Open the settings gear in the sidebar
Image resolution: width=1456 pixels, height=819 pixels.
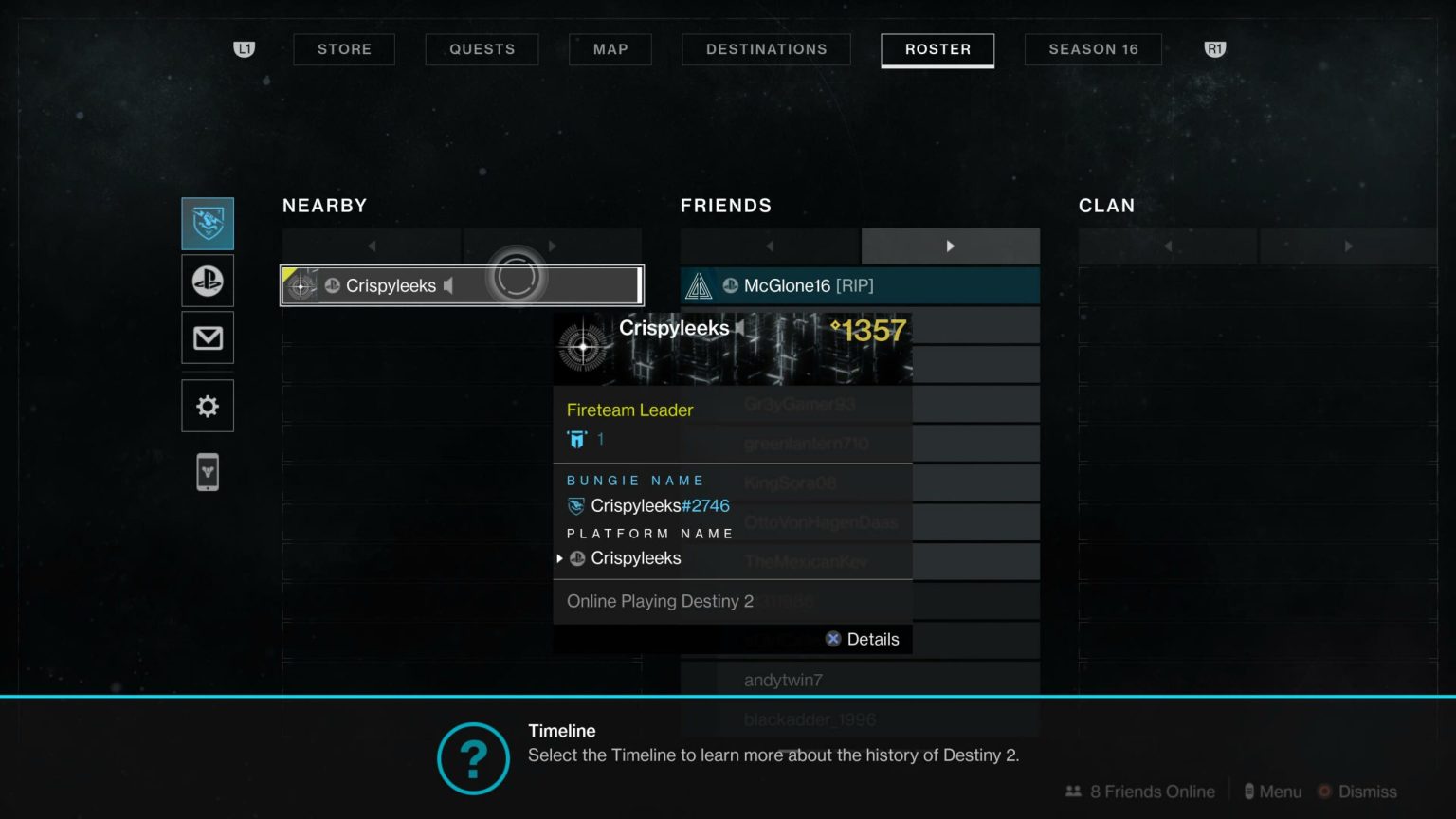[207, 405]
